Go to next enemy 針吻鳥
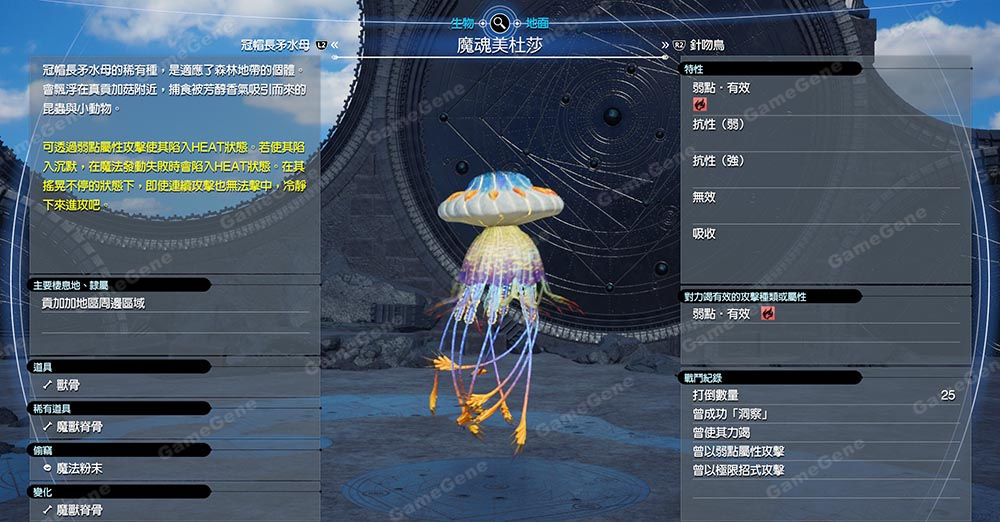Image resolution: width=1000 pixels, height=522 pixels. coord(709,45)
